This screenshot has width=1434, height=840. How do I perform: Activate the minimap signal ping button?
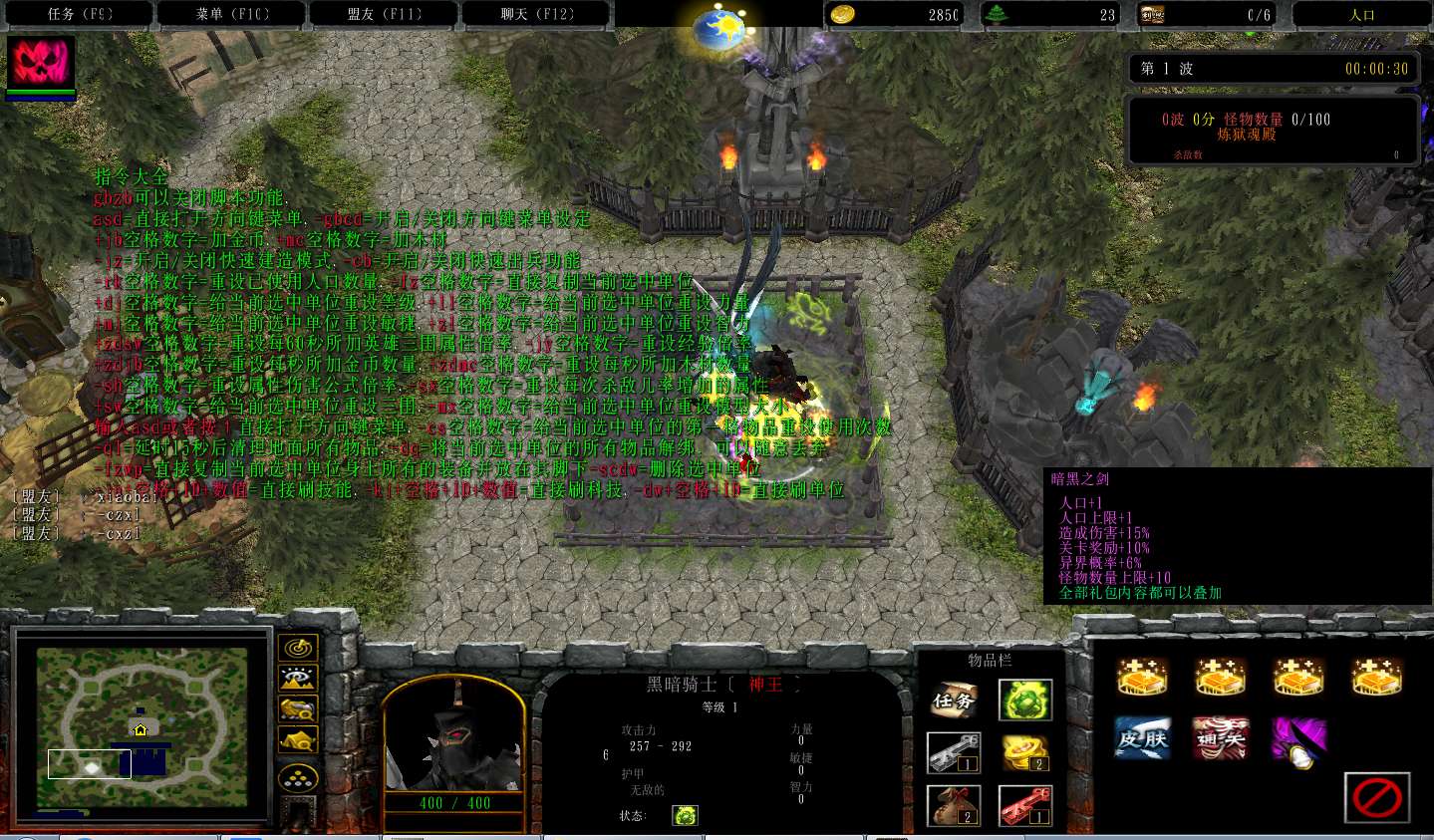tap(298, 649)
